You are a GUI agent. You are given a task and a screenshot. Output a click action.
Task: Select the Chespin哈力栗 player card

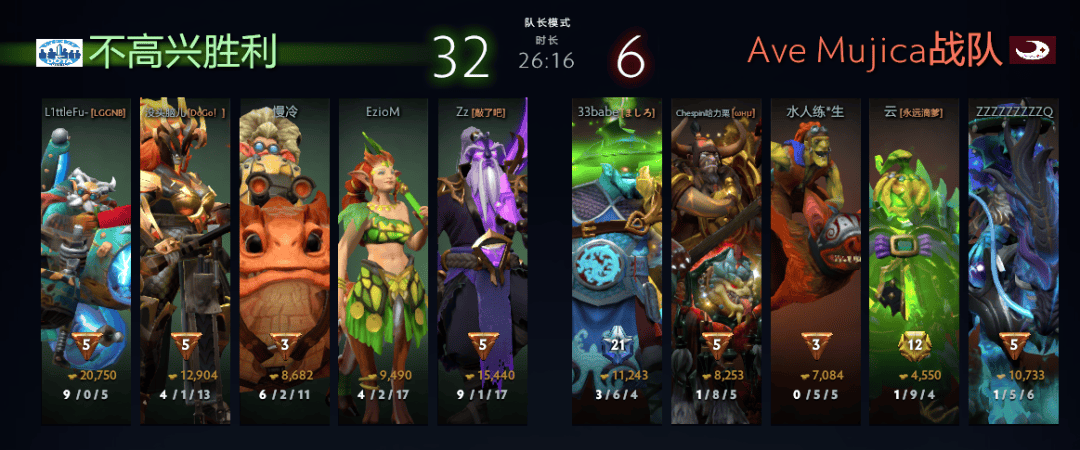point(714,250)
